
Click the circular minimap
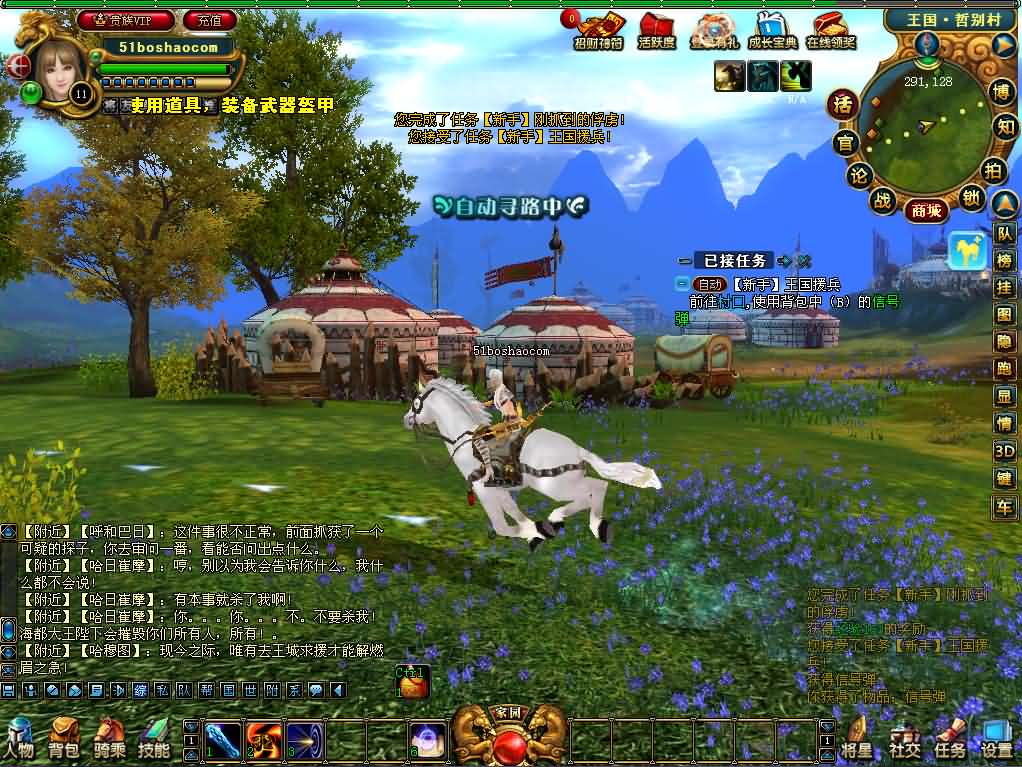[925, 125]
